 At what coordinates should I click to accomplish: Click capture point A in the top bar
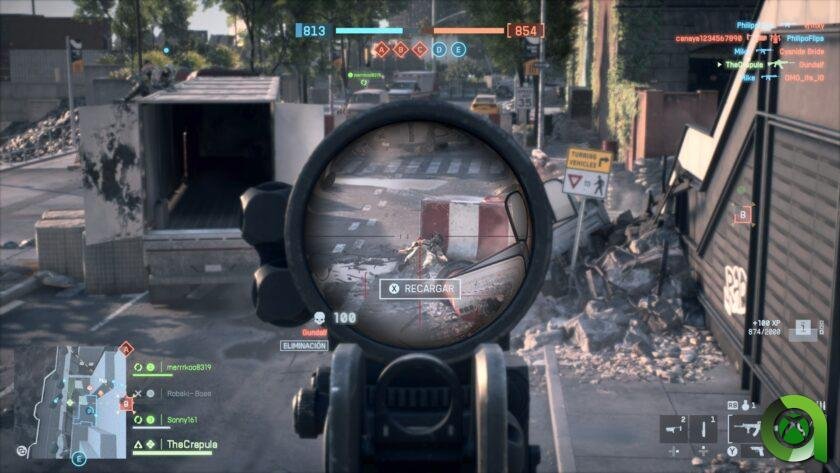tap(381, 49)
